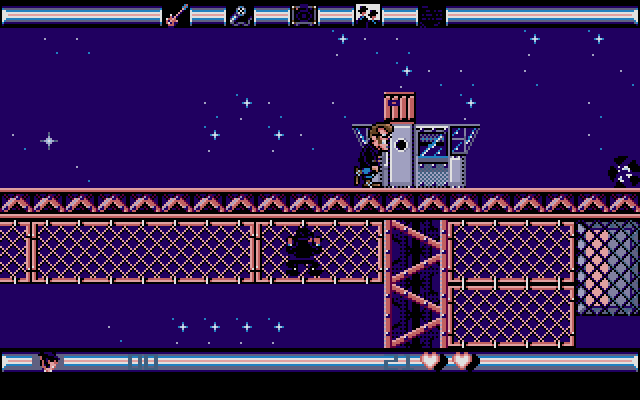Select the Blues Brothers portrait icon
The image size is (640, 400).
368,15
